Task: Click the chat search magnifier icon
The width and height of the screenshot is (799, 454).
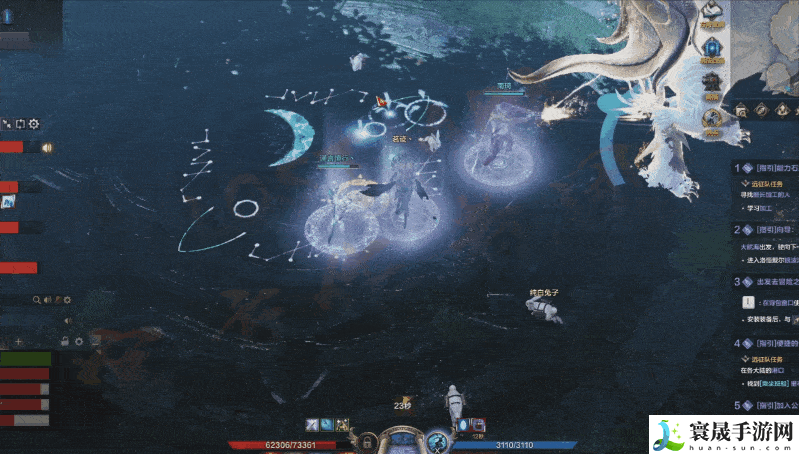Action: point(37,299)
